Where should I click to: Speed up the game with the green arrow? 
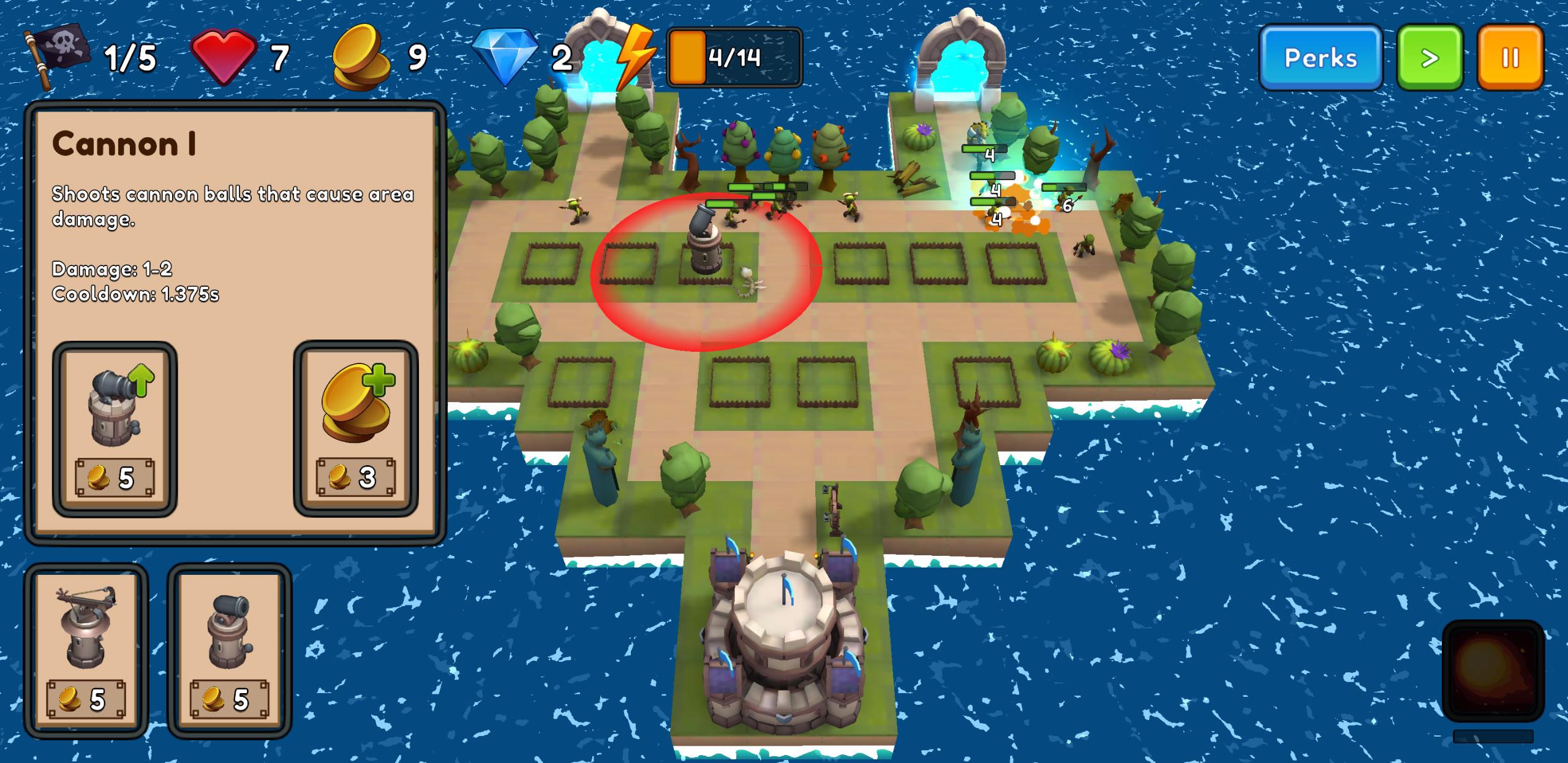(x=1429, y=58)
